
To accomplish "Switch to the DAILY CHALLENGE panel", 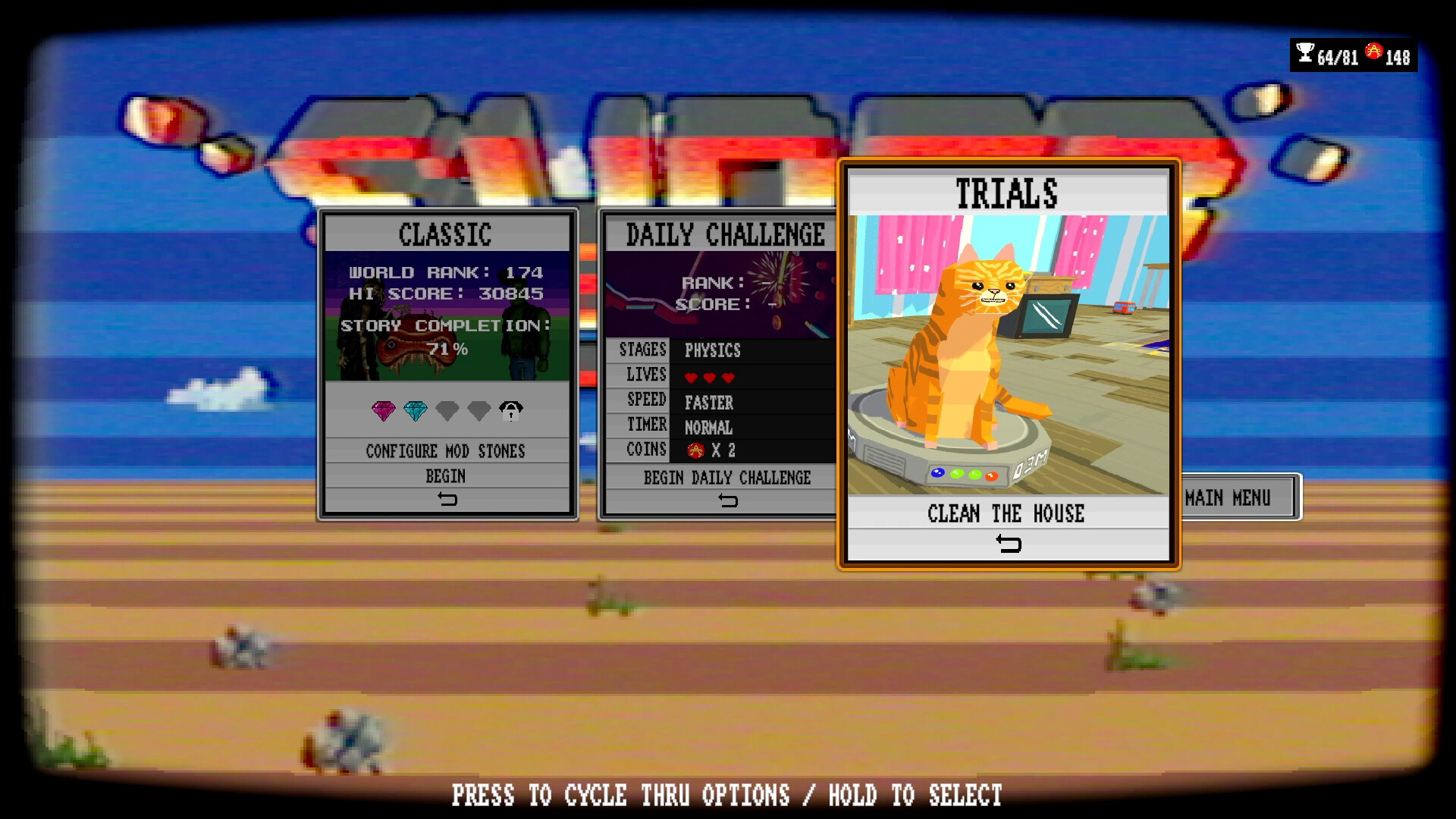I will coord(724,233).
